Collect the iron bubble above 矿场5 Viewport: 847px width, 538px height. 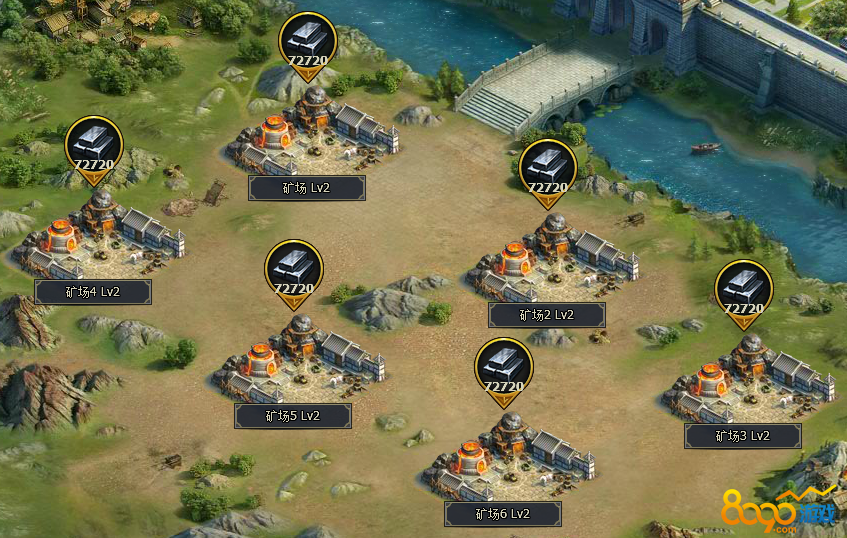(x=294, y=272)
